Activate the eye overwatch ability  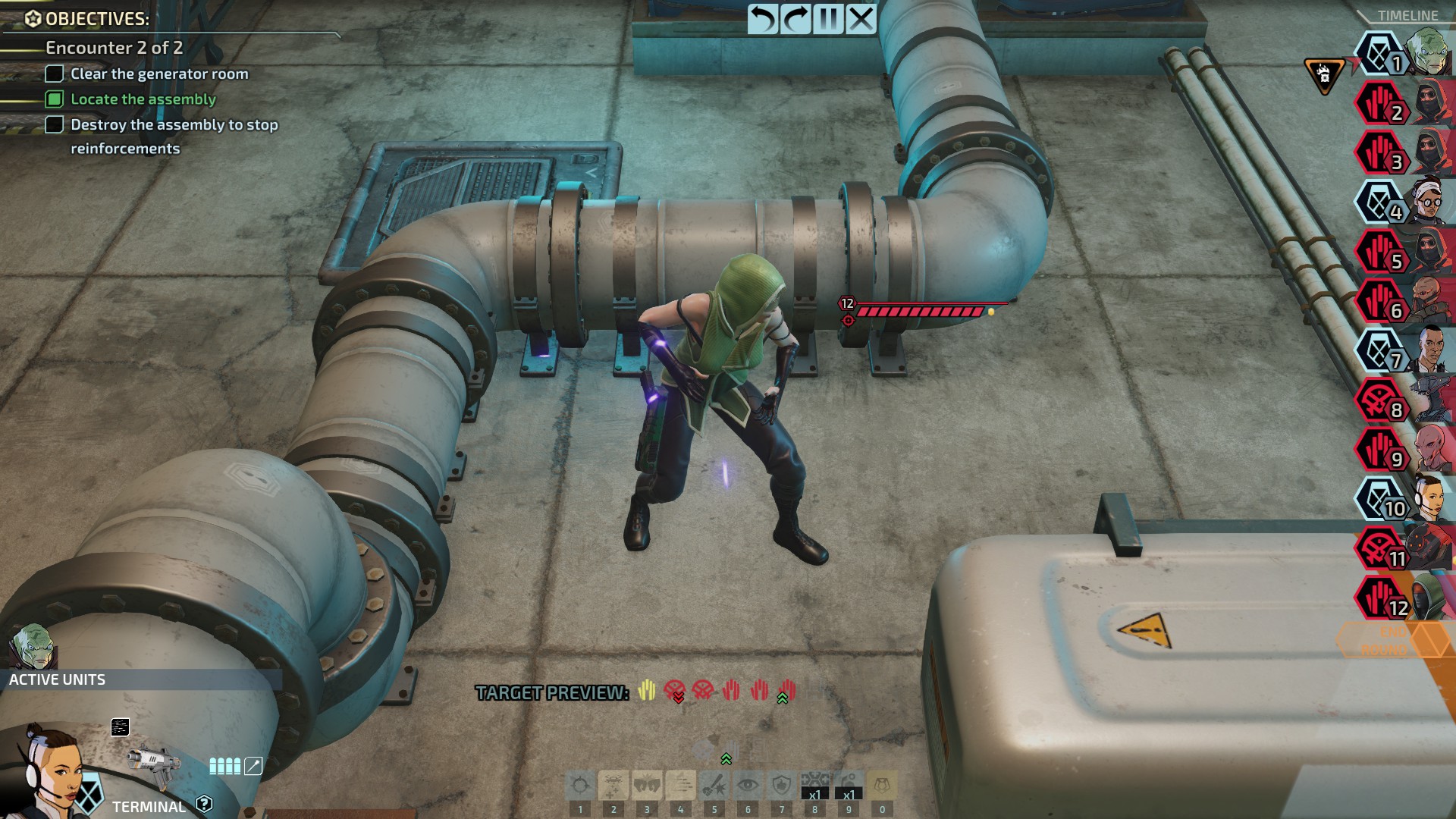(748, 786)
